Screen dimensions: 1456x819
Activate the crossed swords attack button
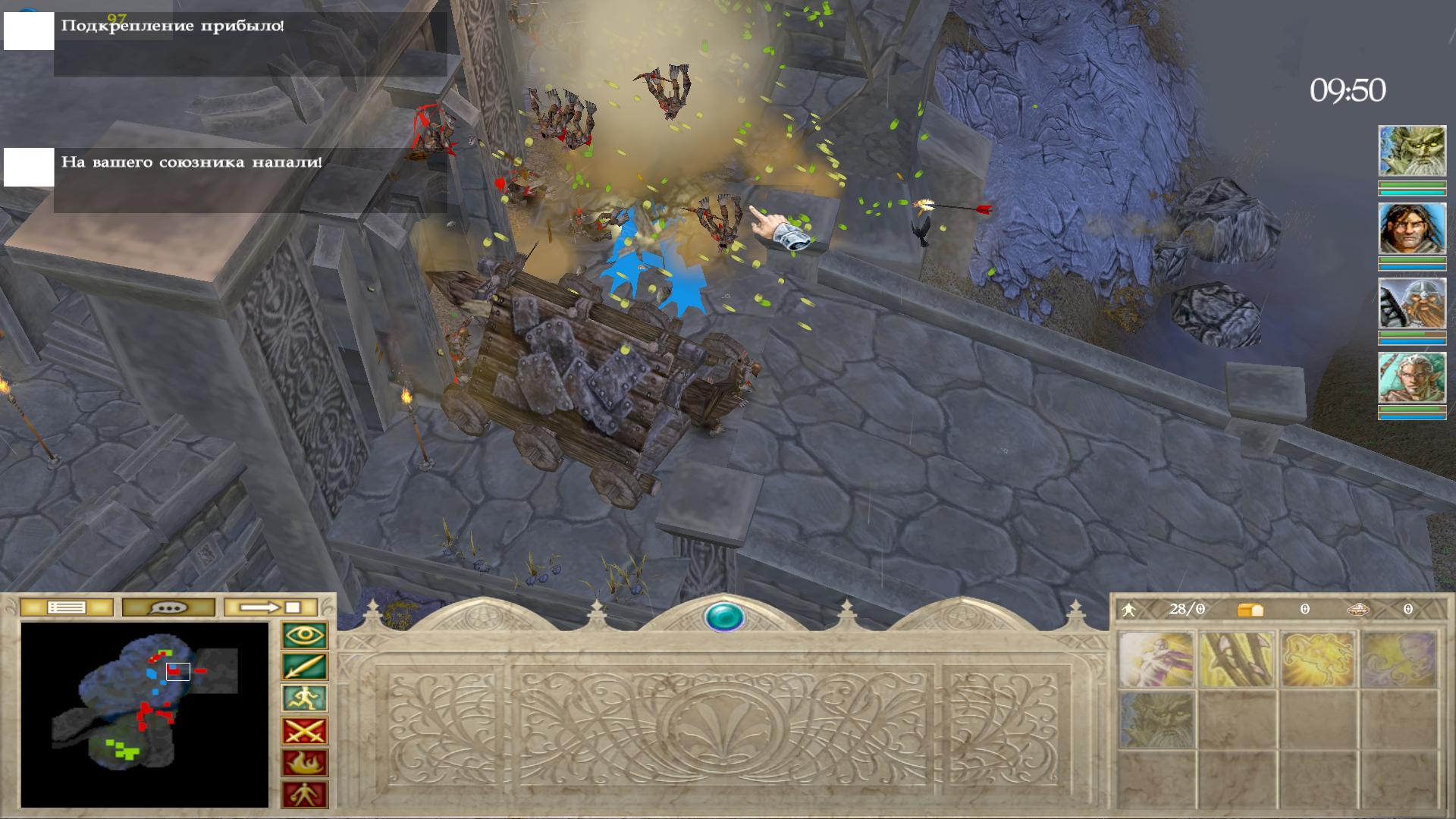click(305, 731)
